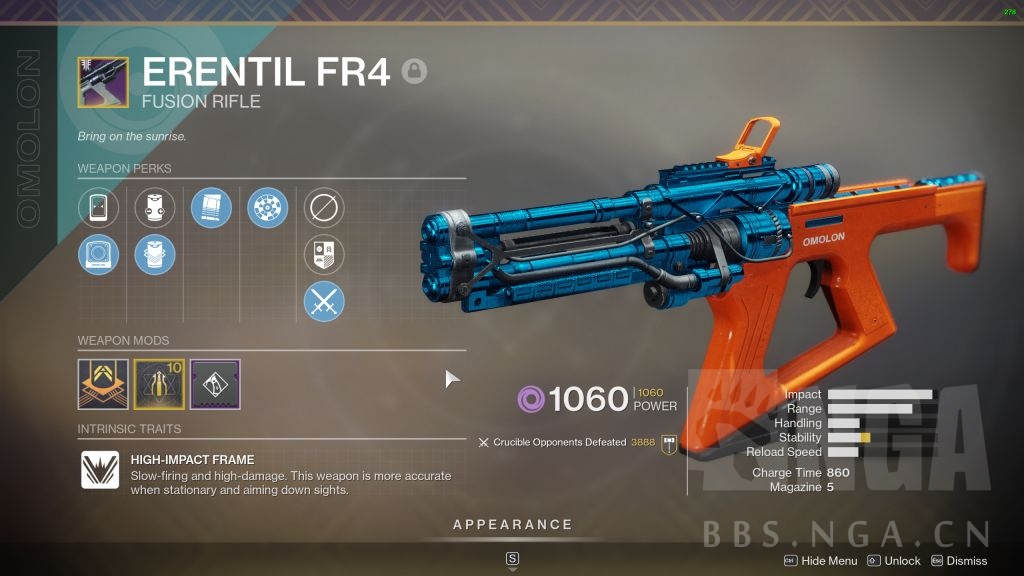This screenshot has width=1024, height=576.
Task: Unlock the weapon via the Unlock option
Action: pyautogui.click(x=894, y=561)
